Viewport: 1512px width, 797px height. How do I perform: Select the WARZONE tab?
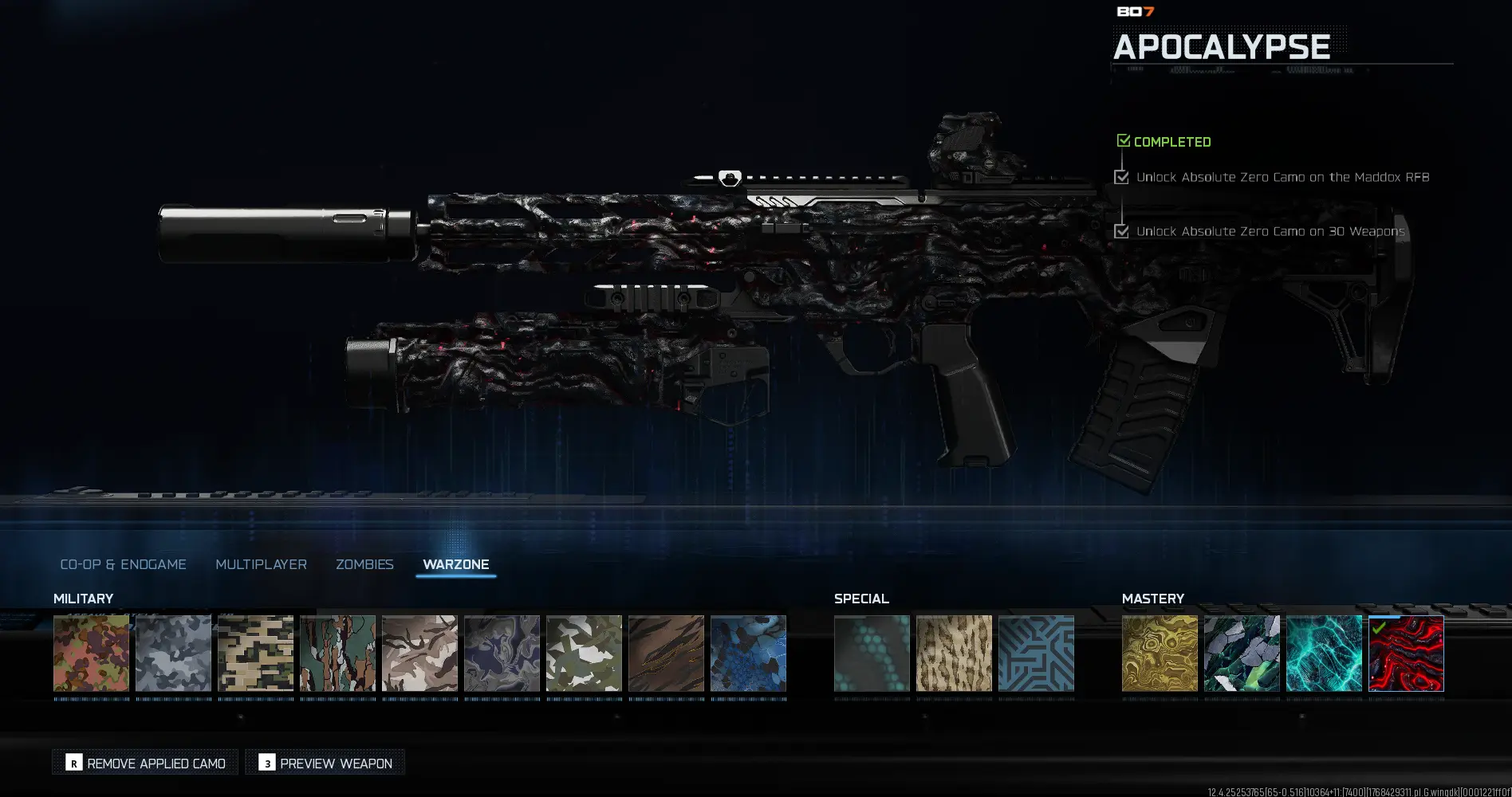(x=456, y=563)
